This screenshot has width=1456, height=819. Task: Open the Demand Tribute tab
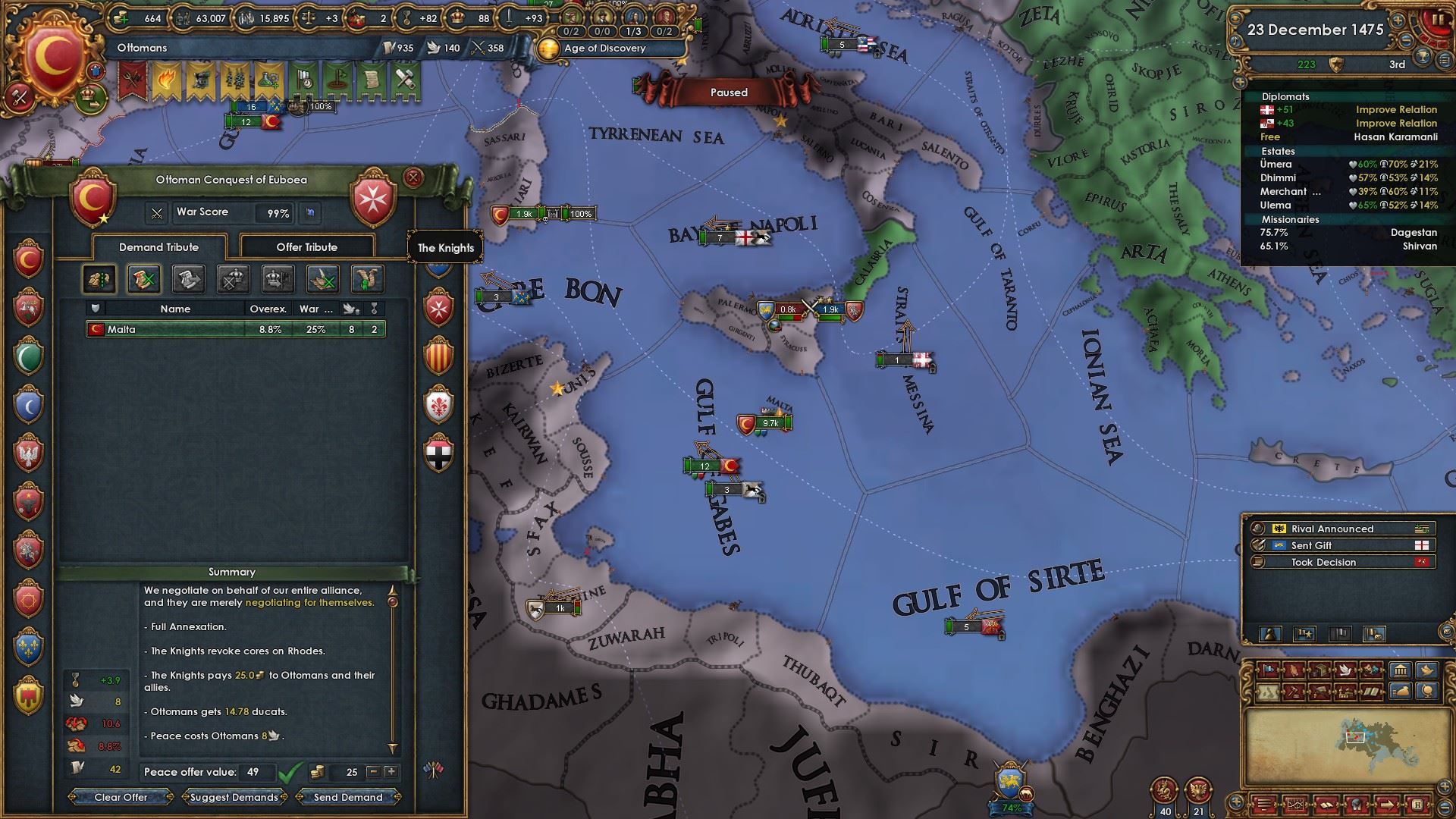click(158, 247)
